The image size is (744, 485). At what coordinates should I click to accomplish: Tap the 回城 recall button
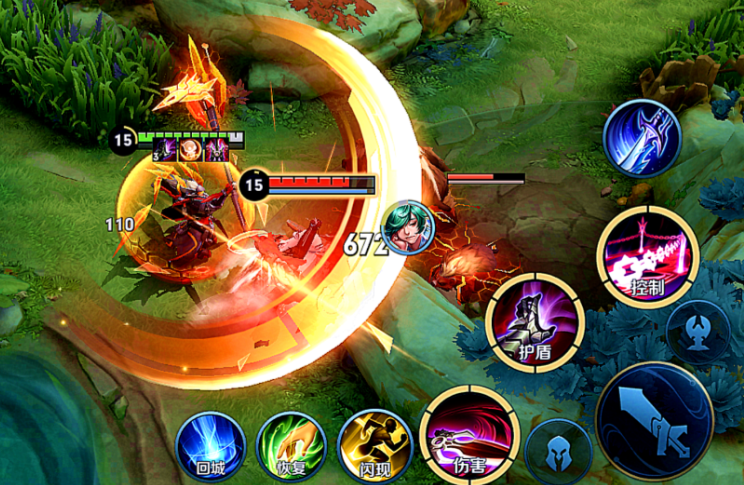point(211,447)
